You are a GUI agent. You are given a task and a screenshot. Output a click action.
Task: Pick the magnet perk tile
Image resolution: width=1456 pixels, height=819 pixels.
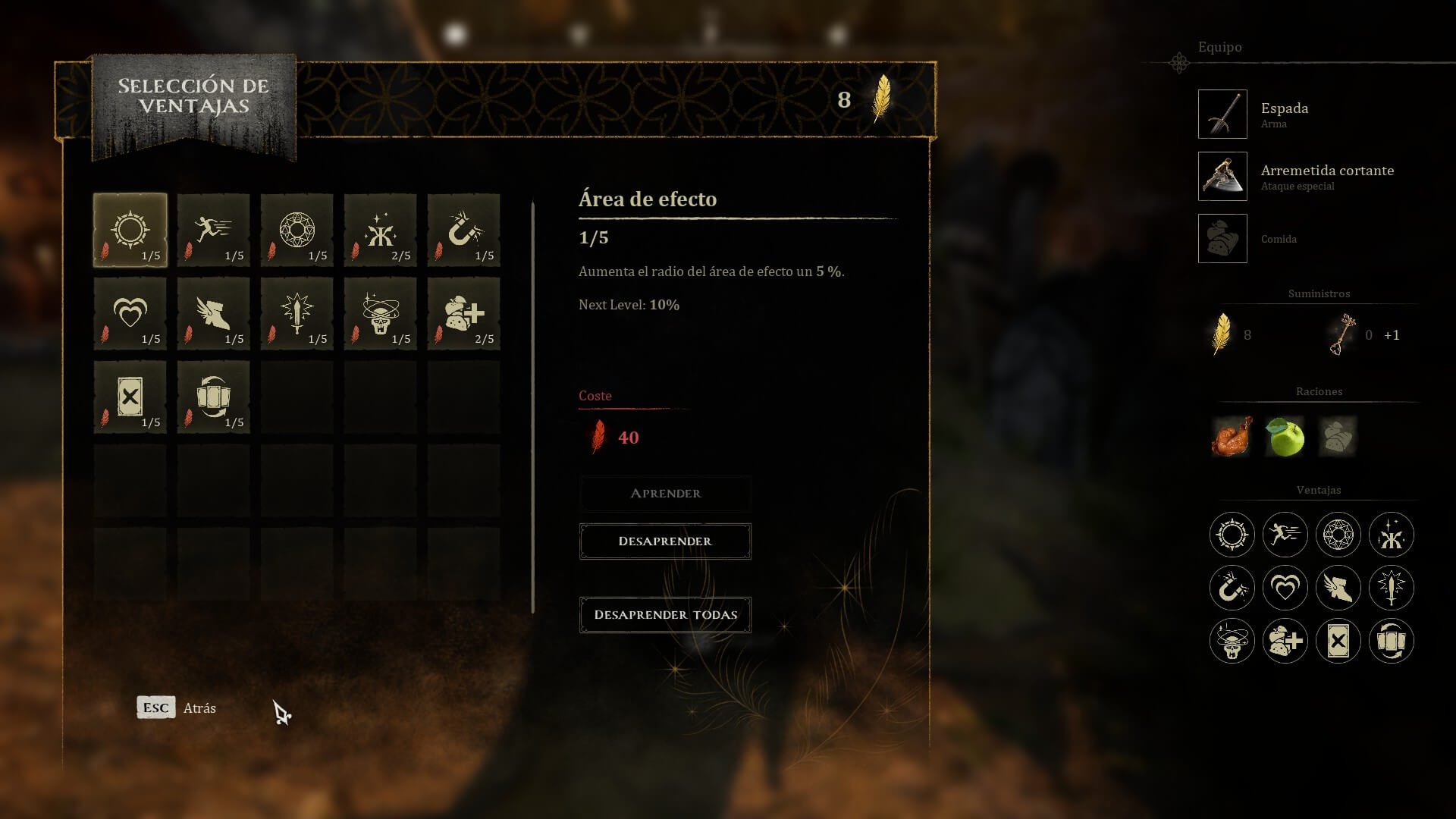(x=464, y=231)
